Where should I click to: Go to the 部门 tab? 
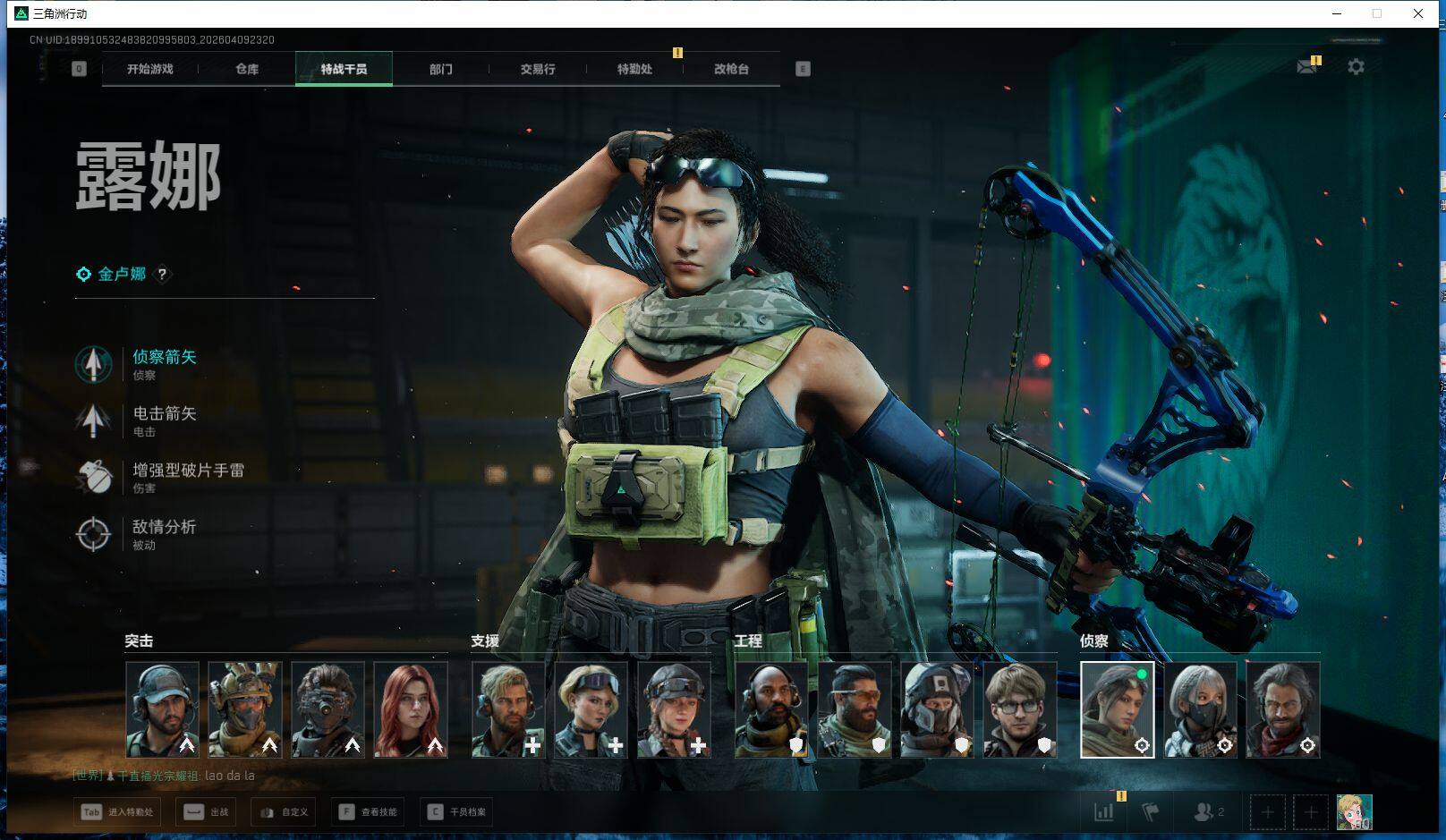click(x=440, y=69)
